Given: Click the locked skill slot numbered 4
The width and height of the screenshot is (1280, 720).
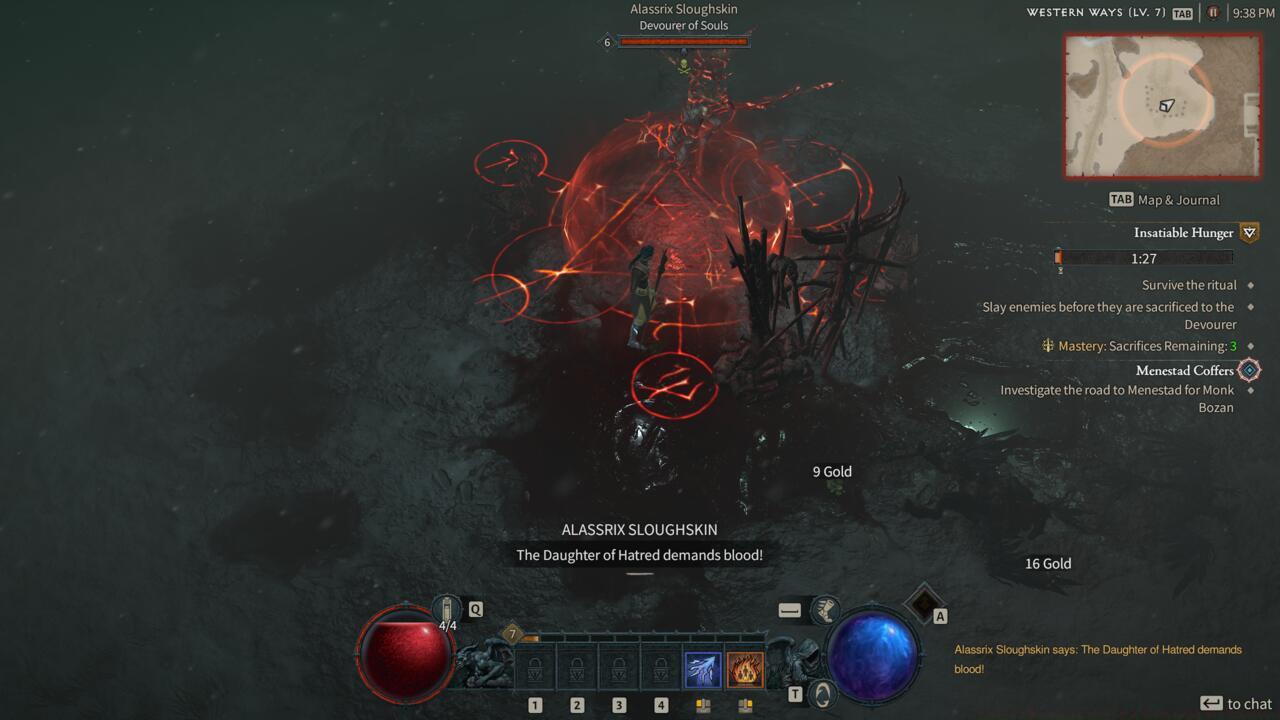Looking at the screenshot, I should tap(660, 668).
